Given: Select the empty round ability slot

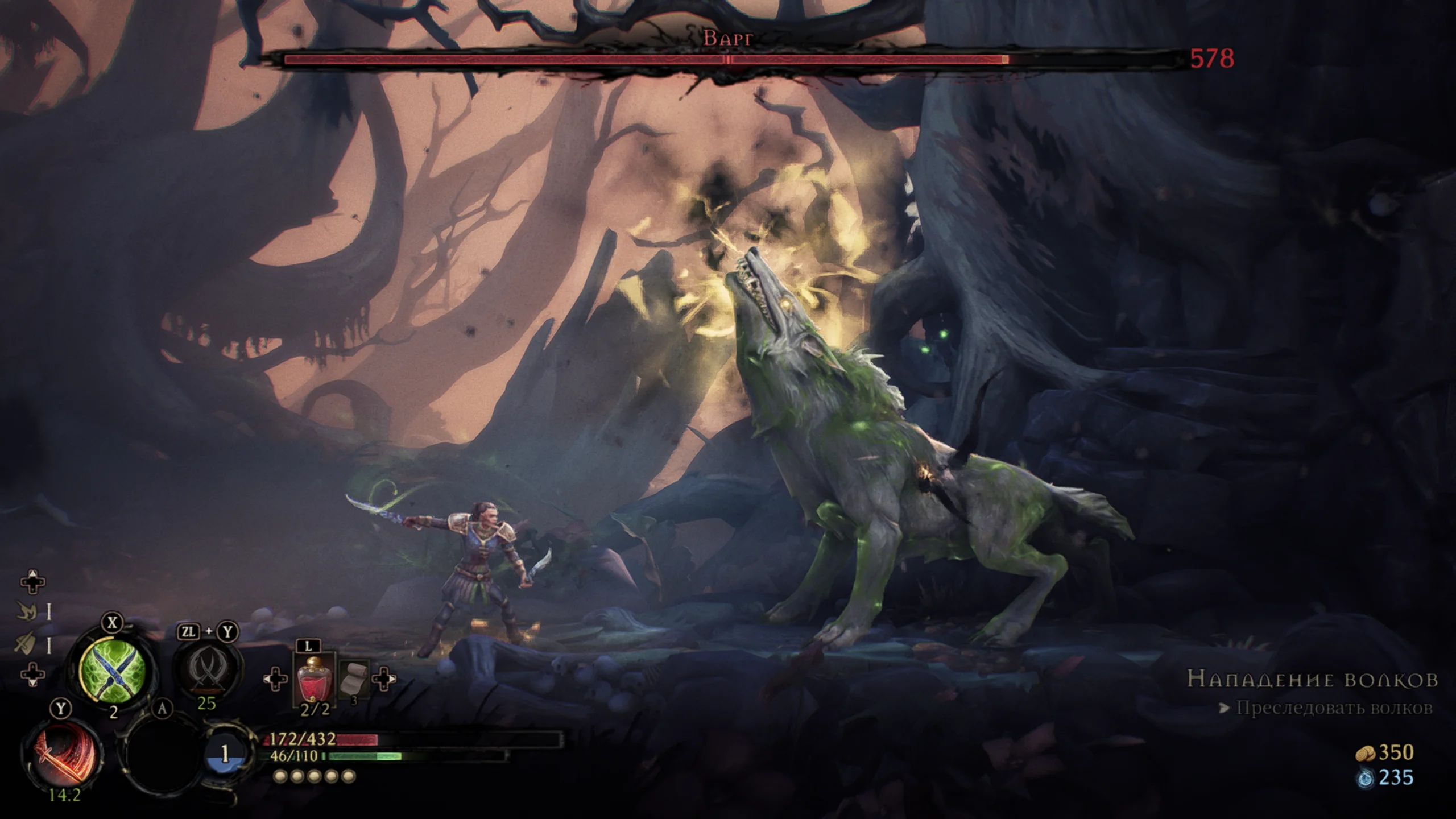Looking at the screenshot, I should pyautogui.click(x=162, y=756).
